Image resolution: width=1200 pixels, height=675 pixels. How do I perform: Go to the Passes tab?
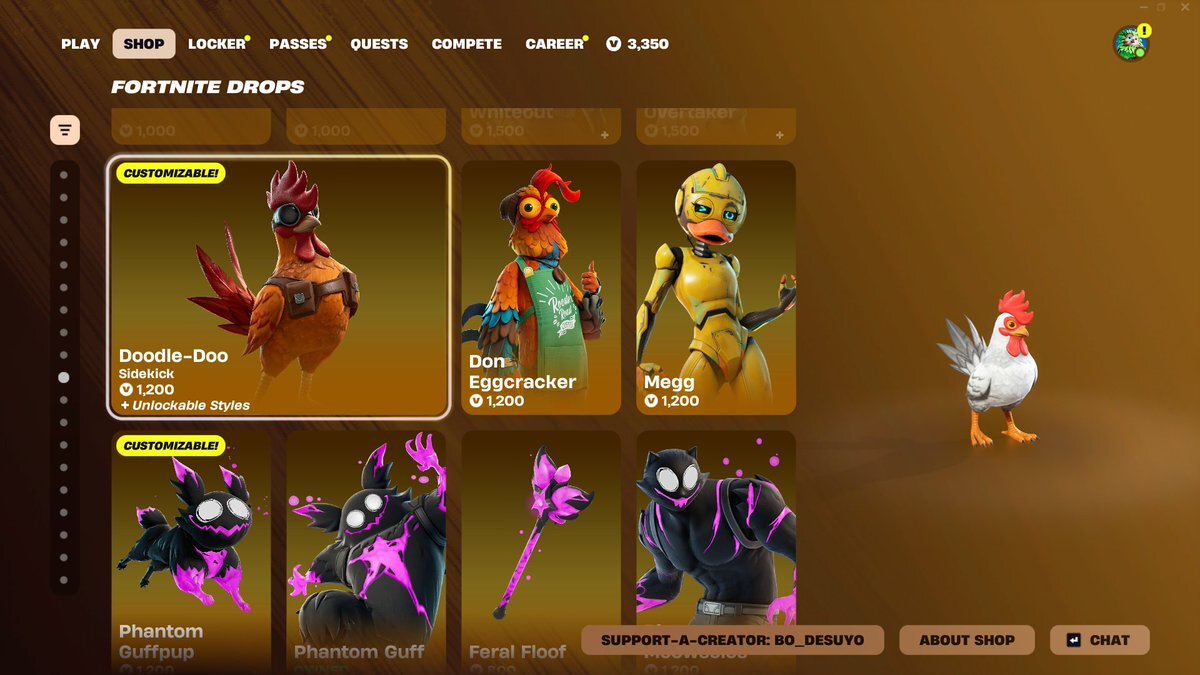pyautogui.click(x=298, y=44)
